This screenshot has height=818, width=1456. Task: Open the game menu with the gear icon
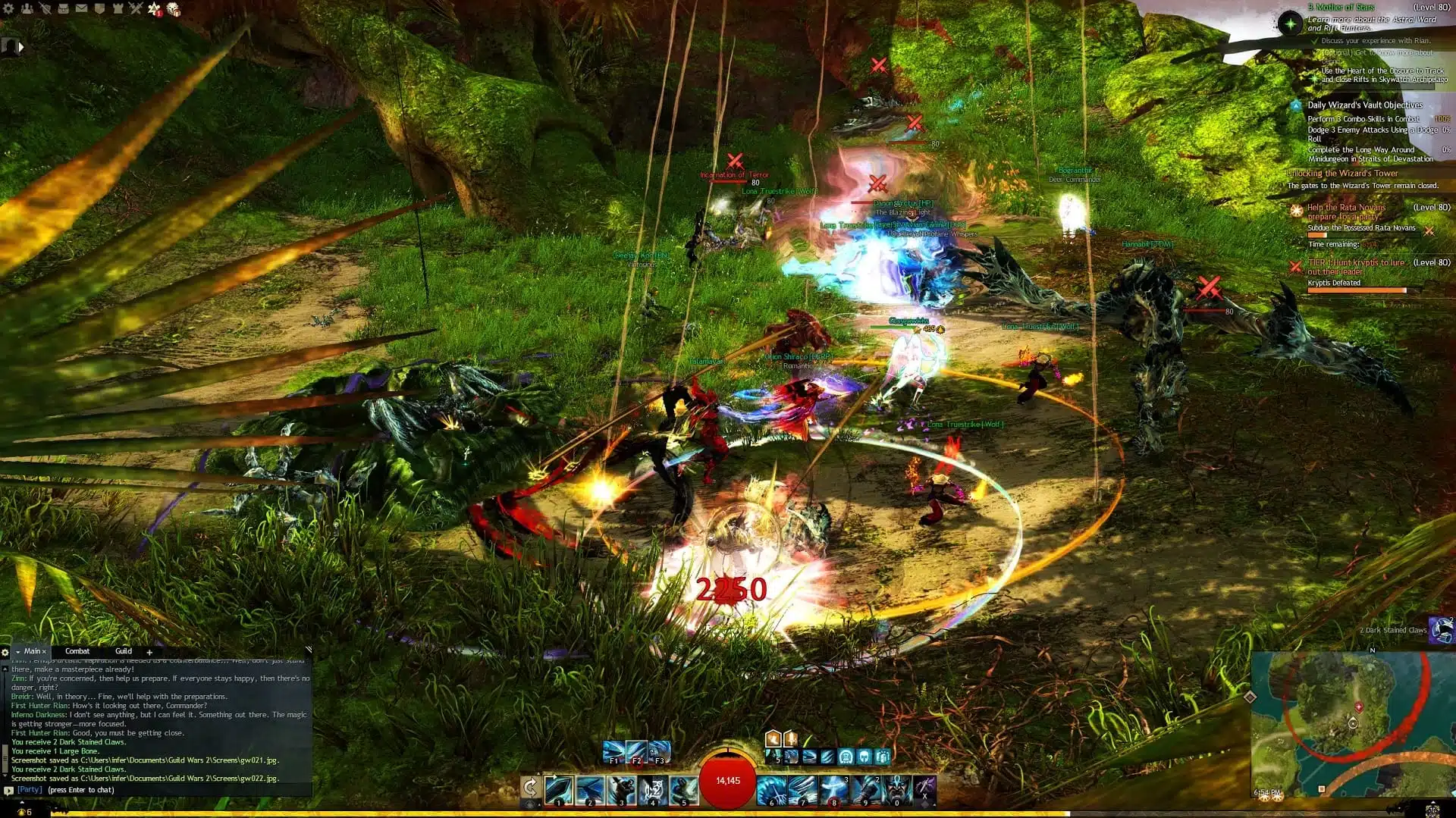pyautogui.click(x=8, y=8)
